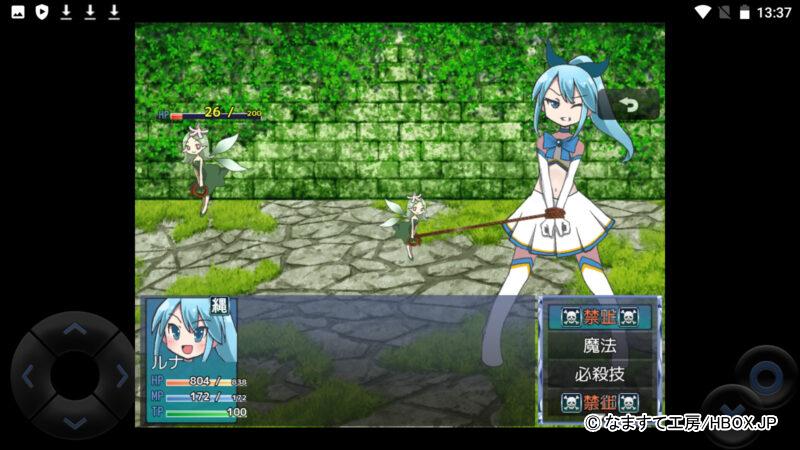Tap the virtual D-pad left arrow

28,376
